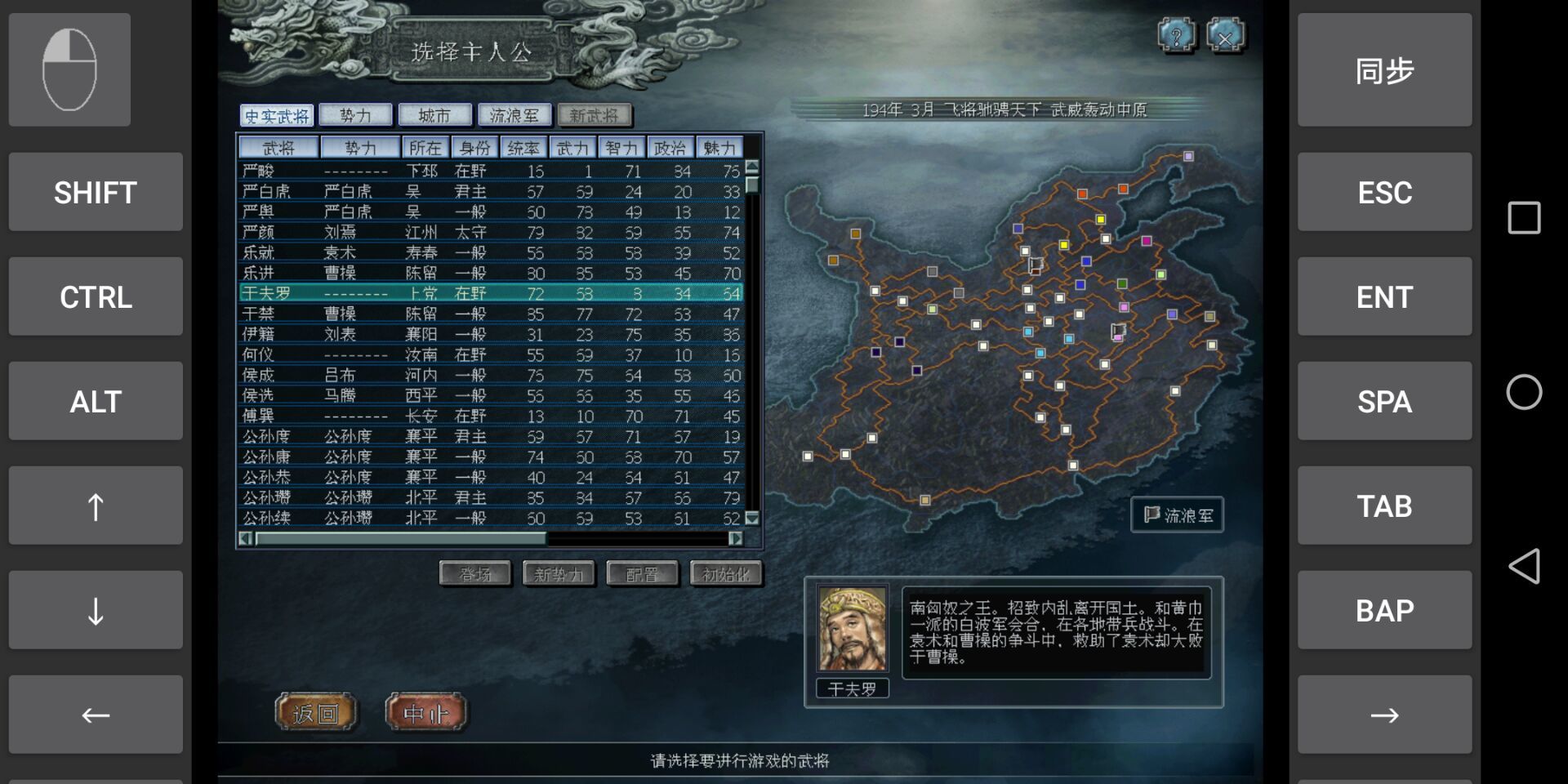Switch to the 势力 tab
The image size is (1568, 784).
(357, 114)
